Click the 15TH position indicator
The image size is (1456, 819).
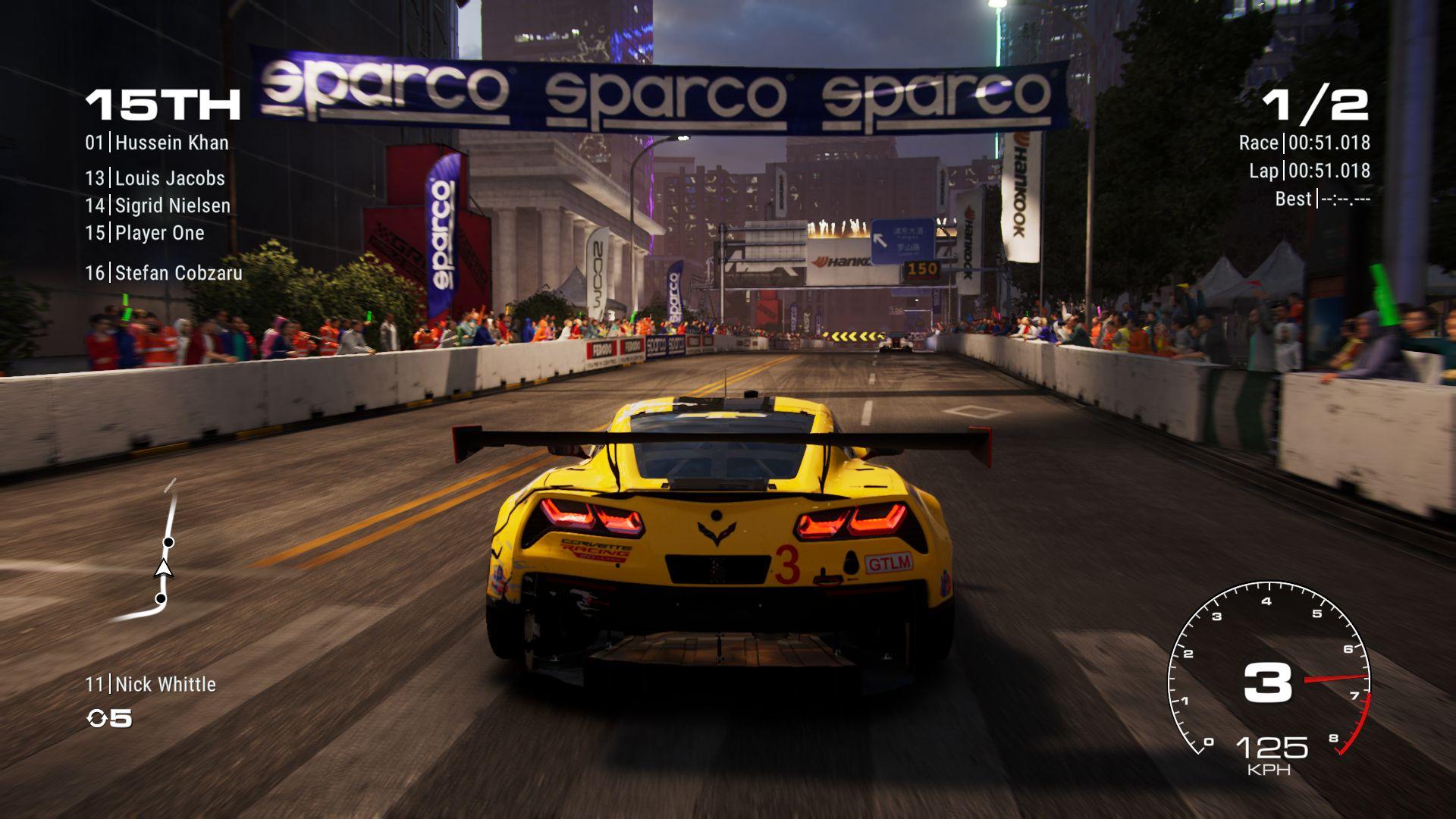click(x=159, y=104)
